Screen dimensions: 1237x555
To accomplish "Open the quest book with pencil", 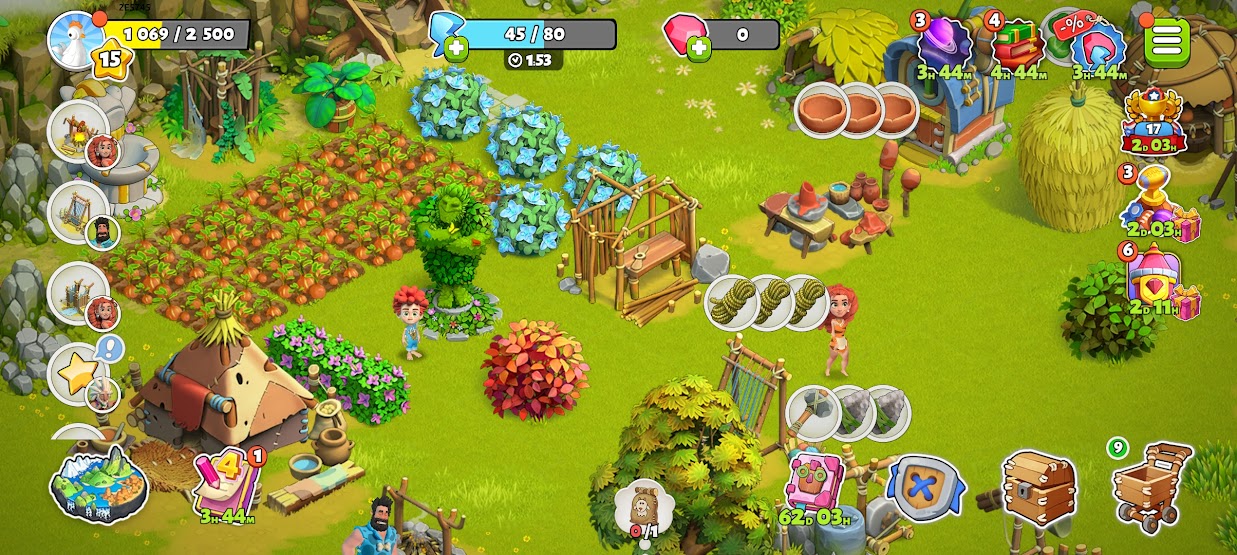I will (x=227, y=482).
